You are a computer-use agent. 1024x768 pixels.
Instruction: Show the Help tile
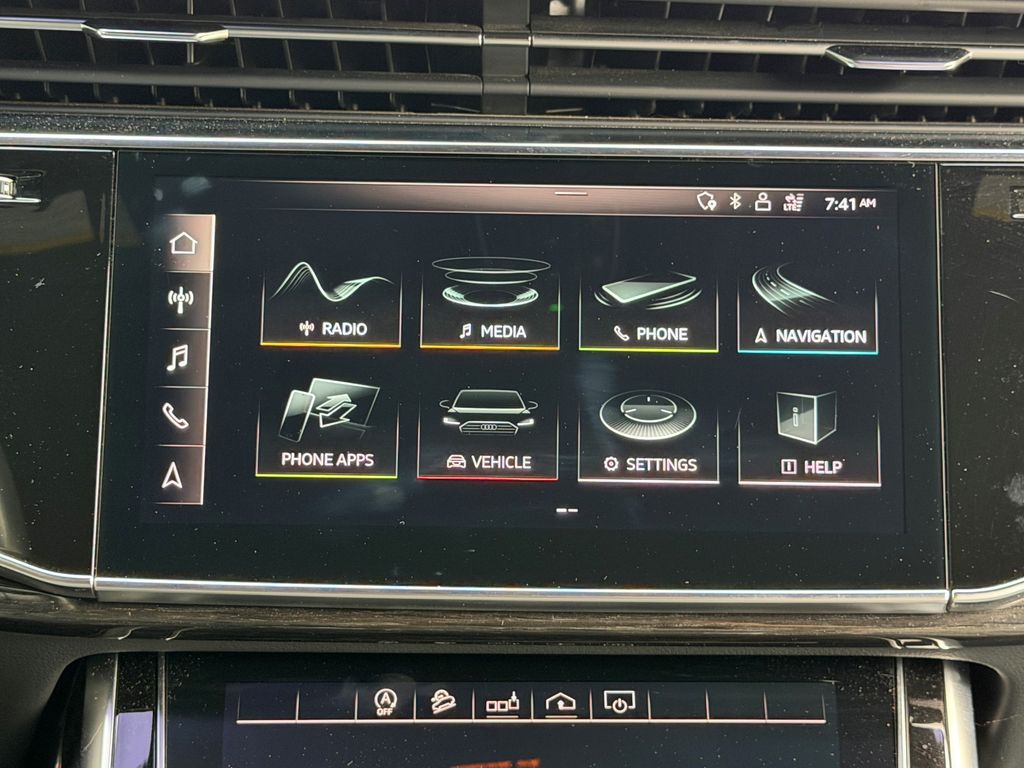tap(809, 440)
